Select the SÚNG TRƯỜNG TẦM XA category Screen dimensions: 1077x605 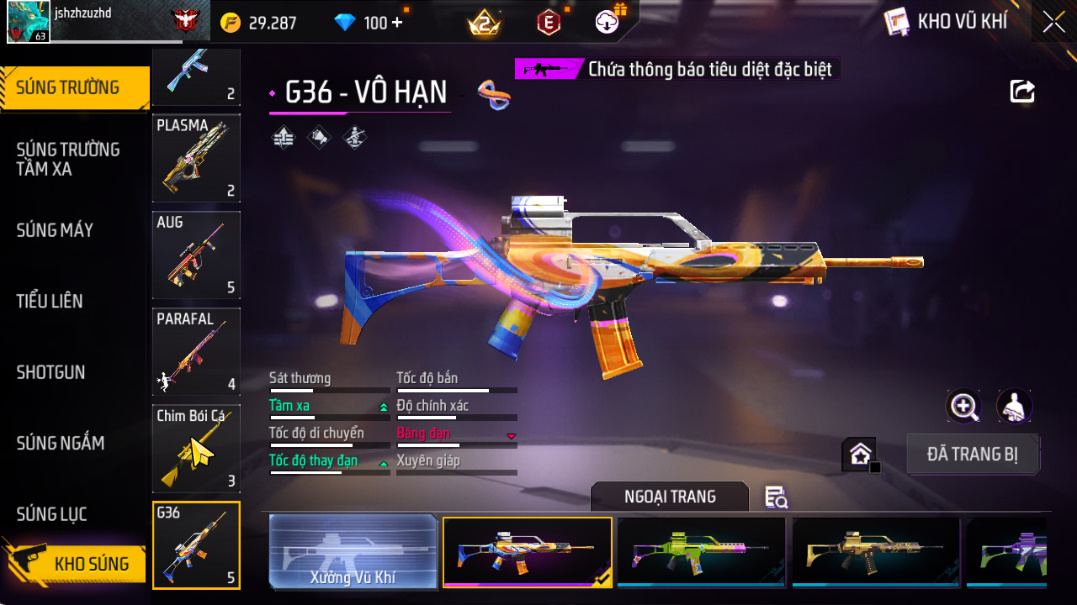[x=68, y=159]
